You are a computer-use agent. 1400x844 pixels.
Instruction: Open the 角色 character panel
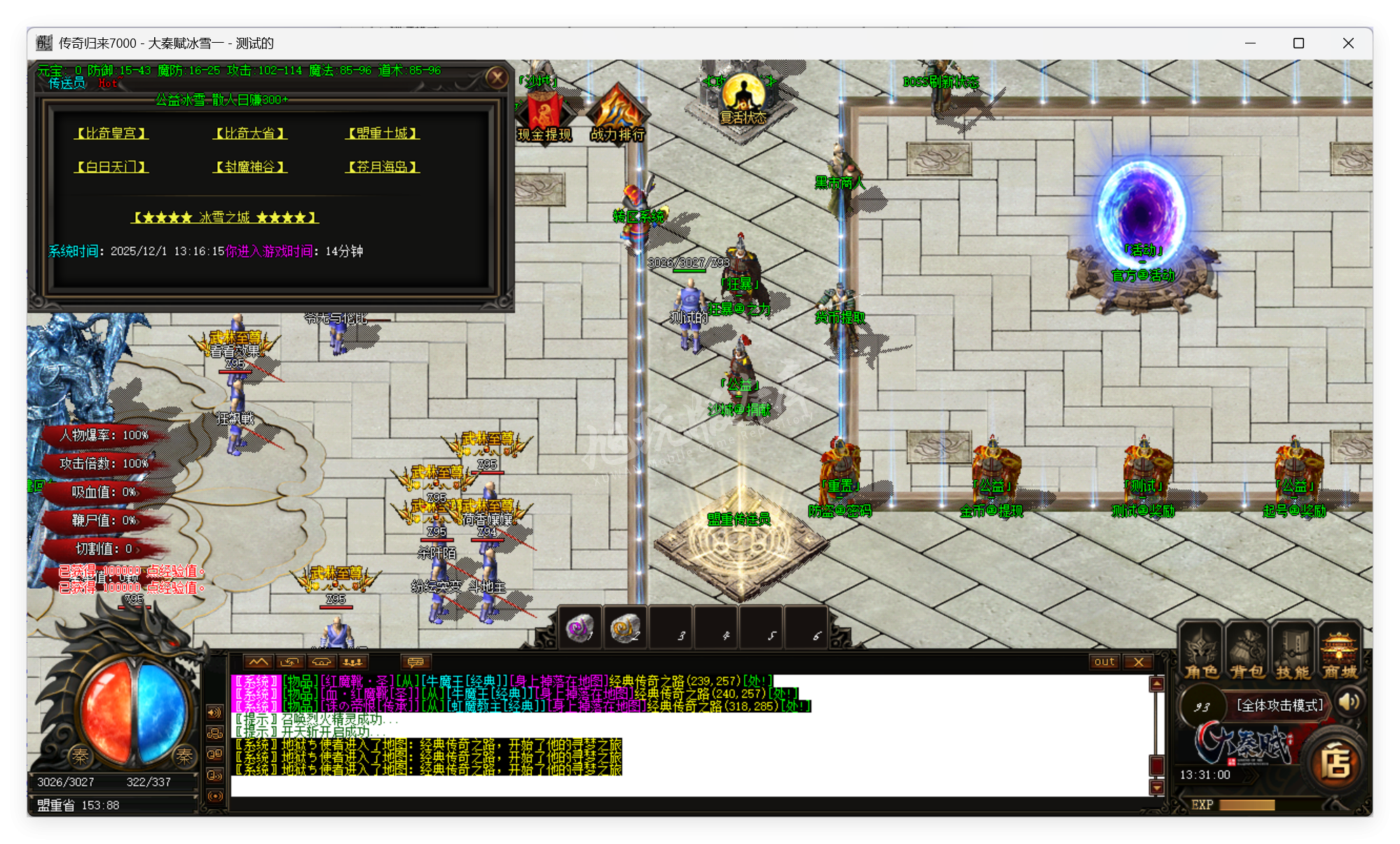pos(1201,653)
